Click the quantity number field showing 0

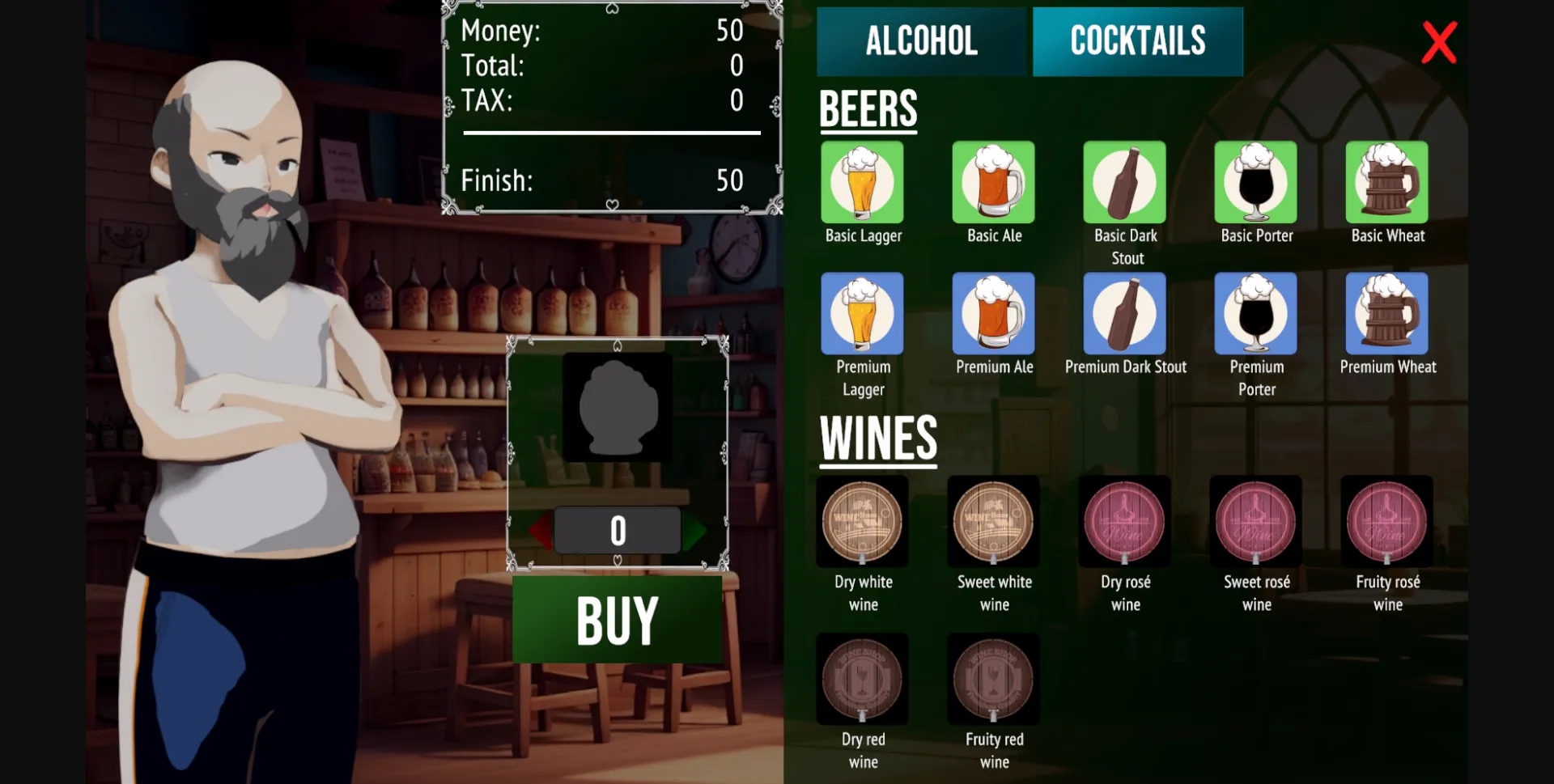618,529
